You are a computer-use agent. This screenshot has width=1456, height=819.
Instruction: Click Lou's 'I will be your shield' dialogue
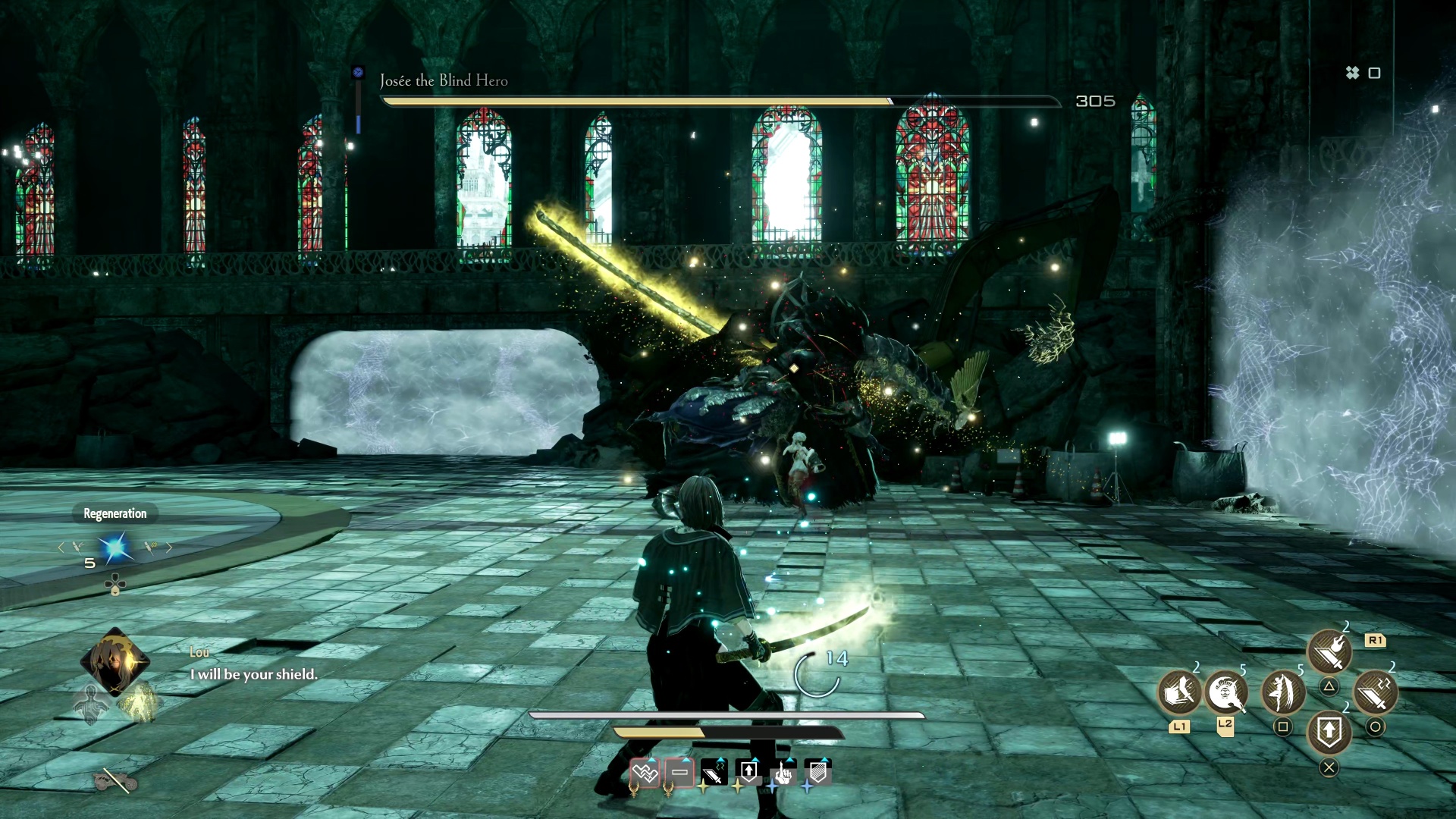(254, 673)
